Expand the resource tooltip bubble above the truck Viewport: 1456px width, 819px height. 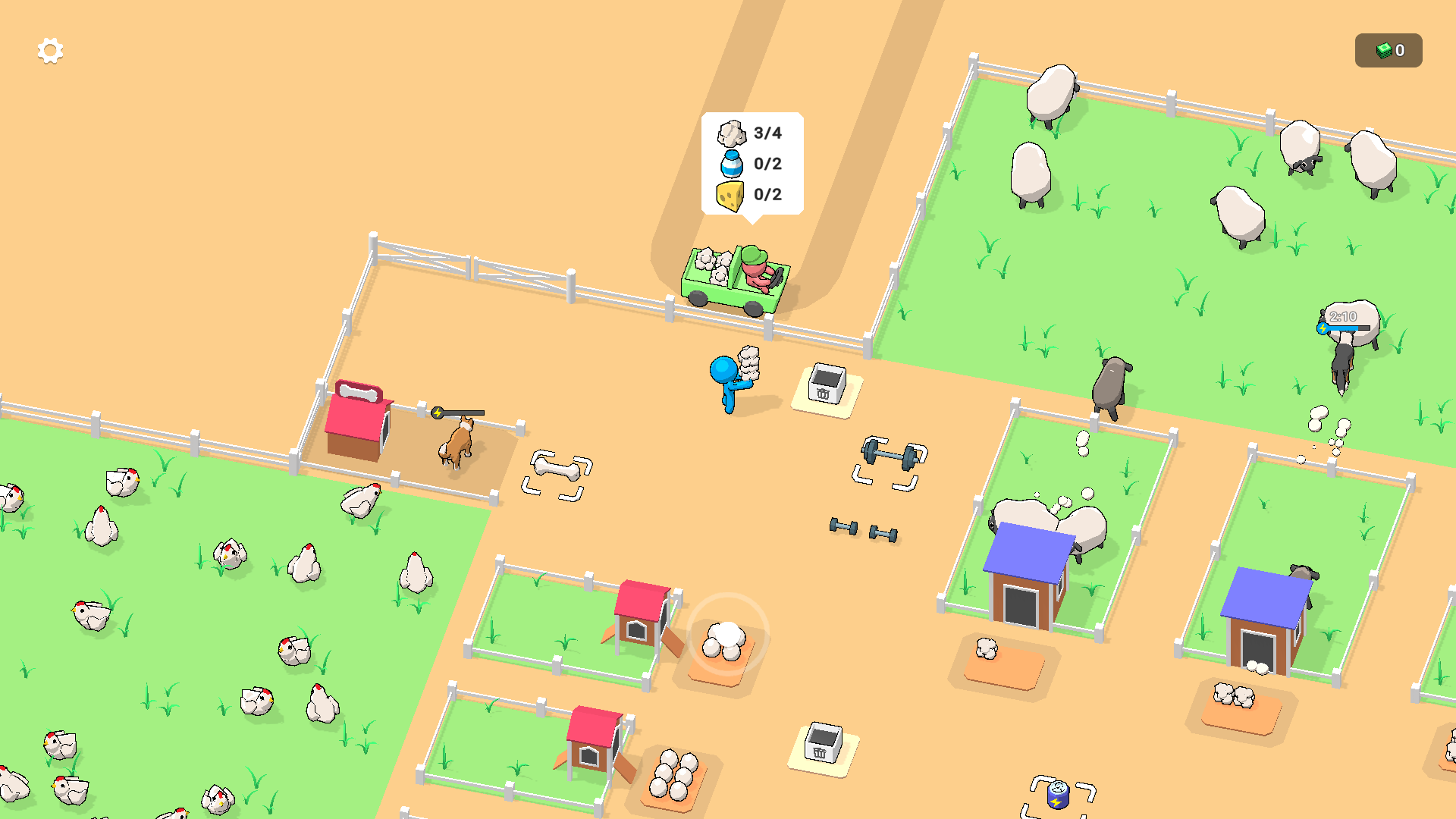(751, 164)
